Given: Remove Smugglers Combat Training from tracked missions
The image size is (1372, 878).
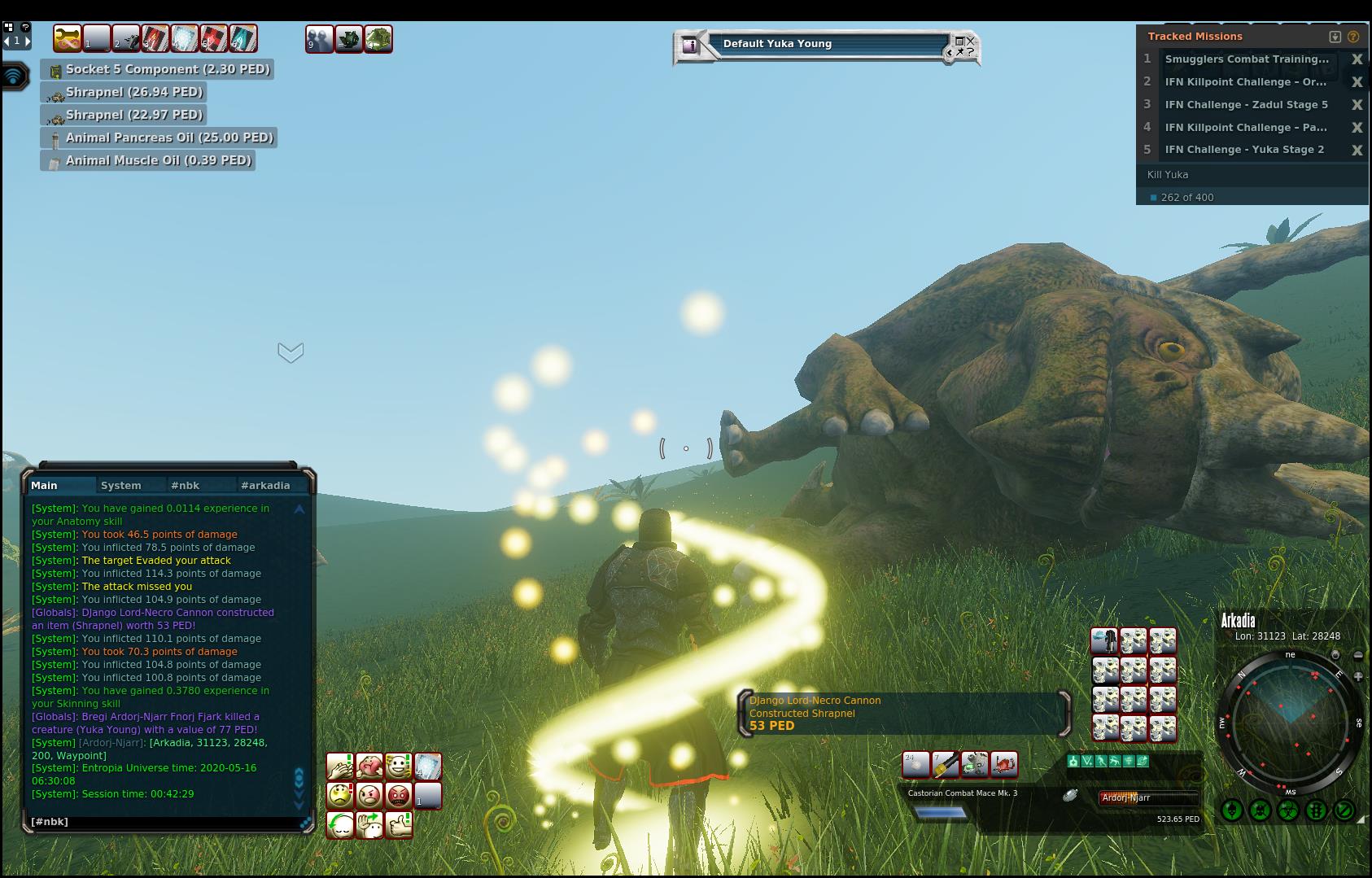Looking at the screenshot, I should pyautogui.click(x=1357, y=59).
